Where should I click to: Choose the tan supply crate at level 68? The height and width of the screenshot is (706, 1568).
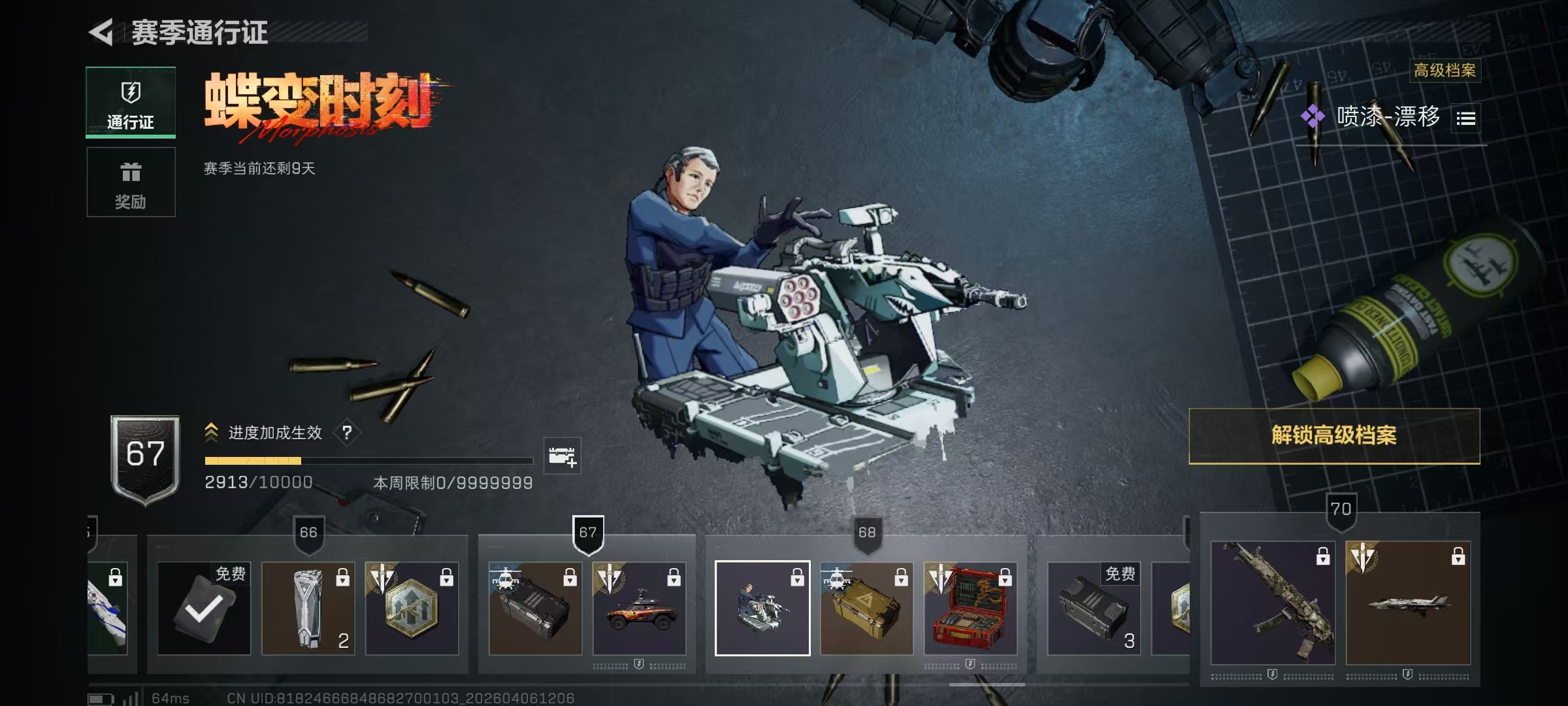coord(866,609)
